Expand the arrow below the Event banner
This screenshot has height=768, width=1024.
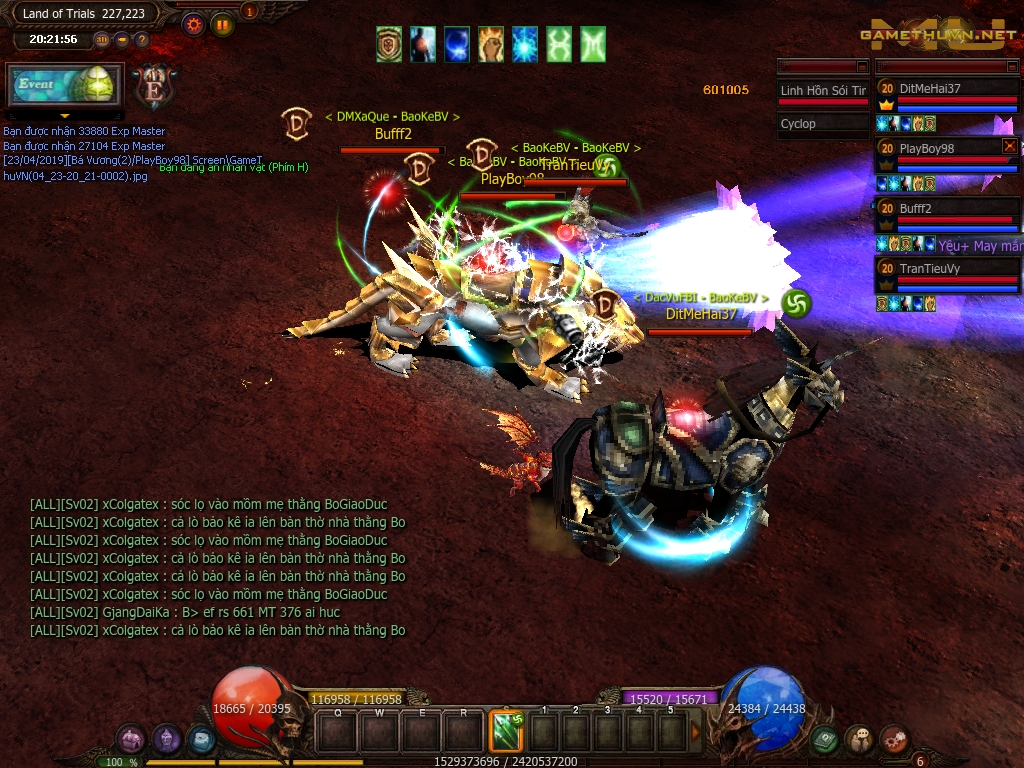coord(65,117)
